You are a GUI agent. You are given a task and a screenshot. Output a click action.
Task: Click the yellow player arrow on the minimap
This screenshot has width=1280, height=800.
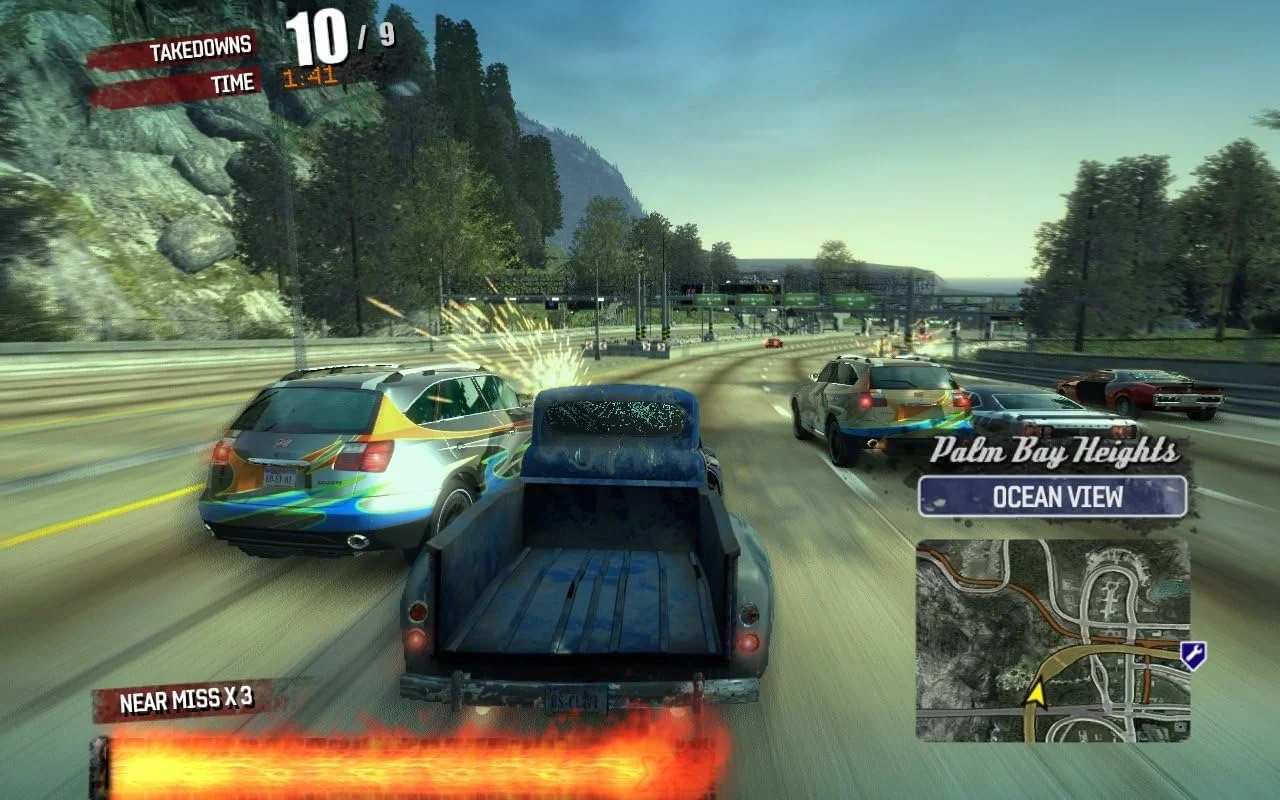[x=1037, y=691]
